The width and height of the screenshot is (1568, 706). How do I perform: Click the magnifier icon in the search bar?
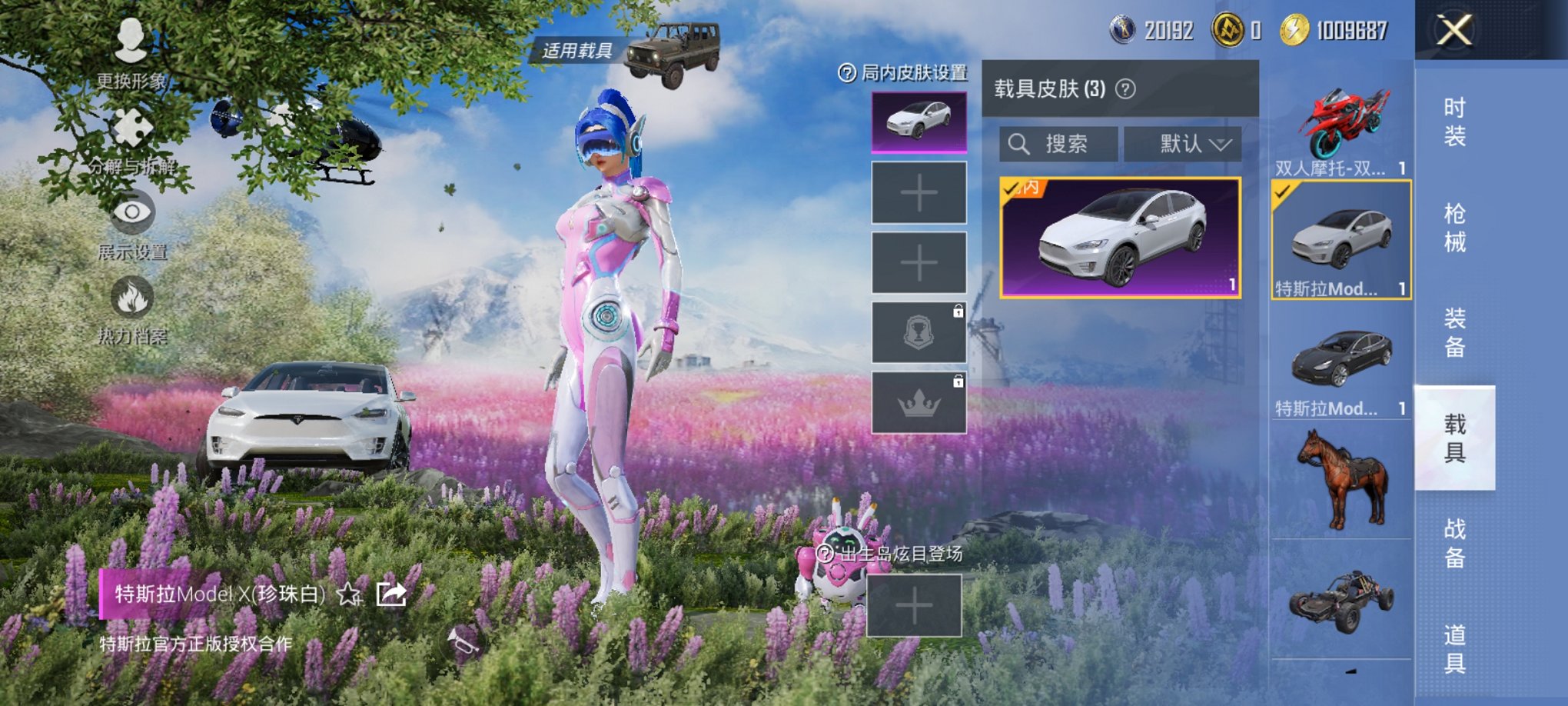pyautogui.click(x=1020, y=143)
